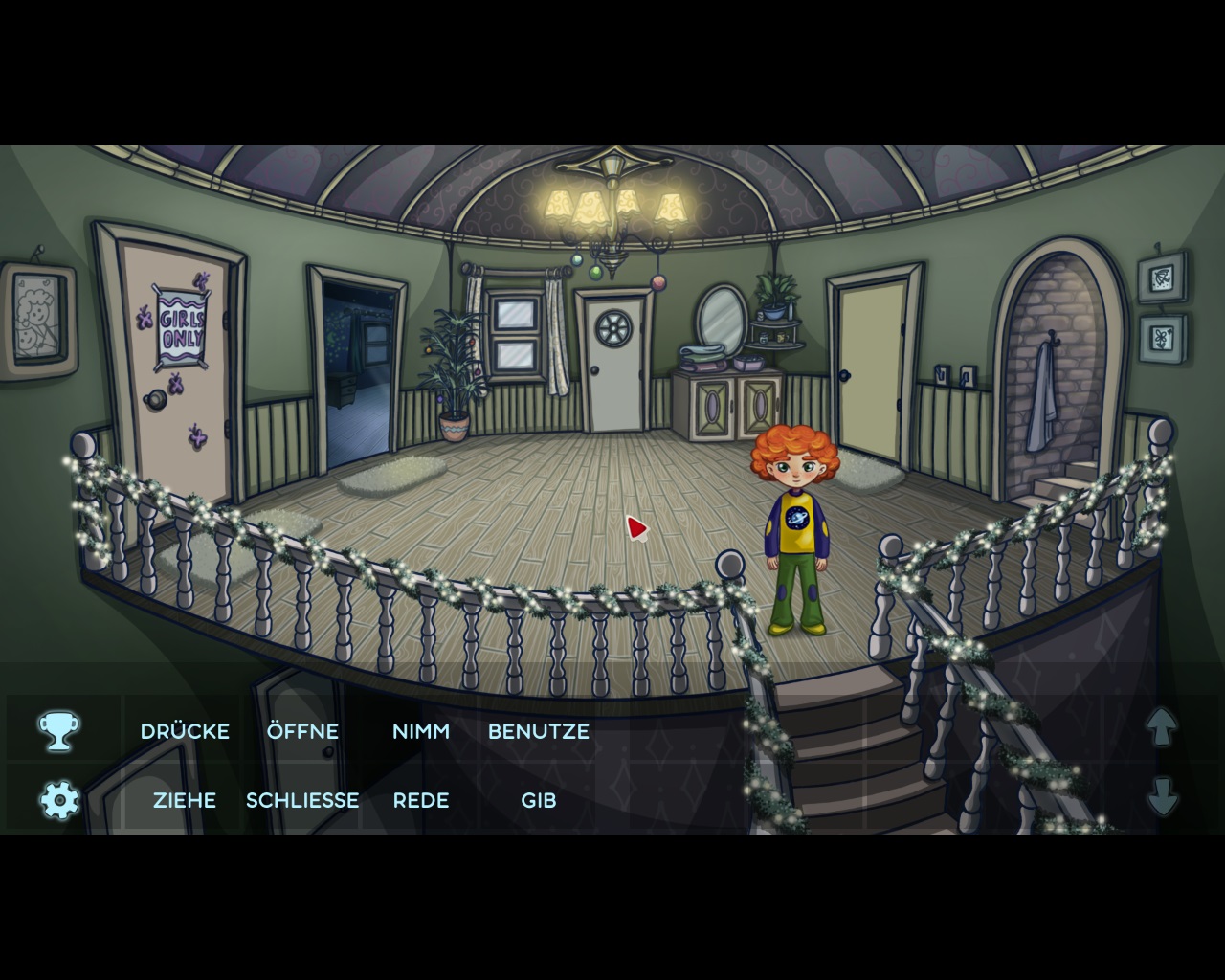Select the GIB verb
Screen dimensions: 1225x980
[538, 800]
